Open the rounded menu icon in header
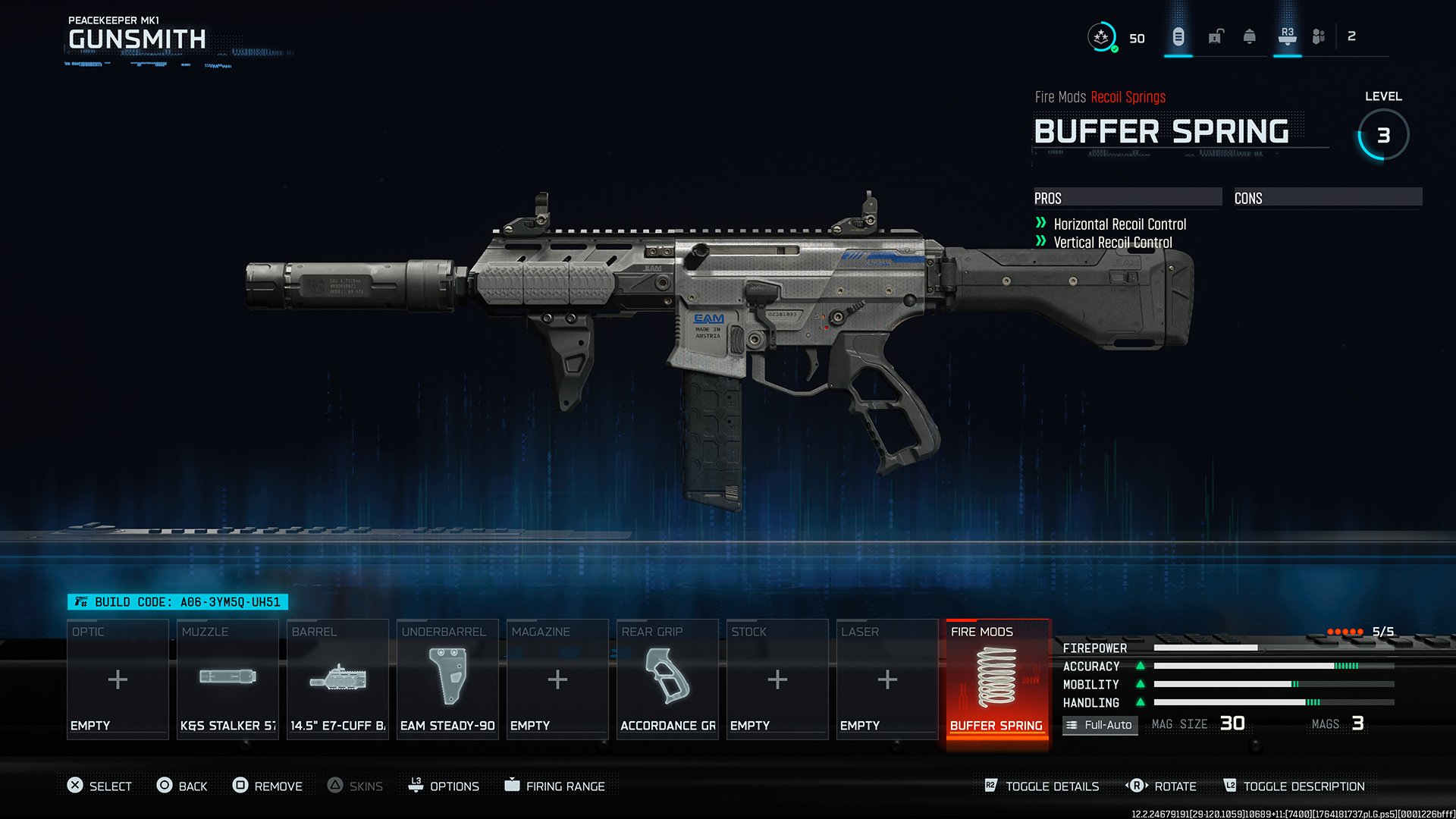Screen dimensions: 1456x819 pos(1178,36)
